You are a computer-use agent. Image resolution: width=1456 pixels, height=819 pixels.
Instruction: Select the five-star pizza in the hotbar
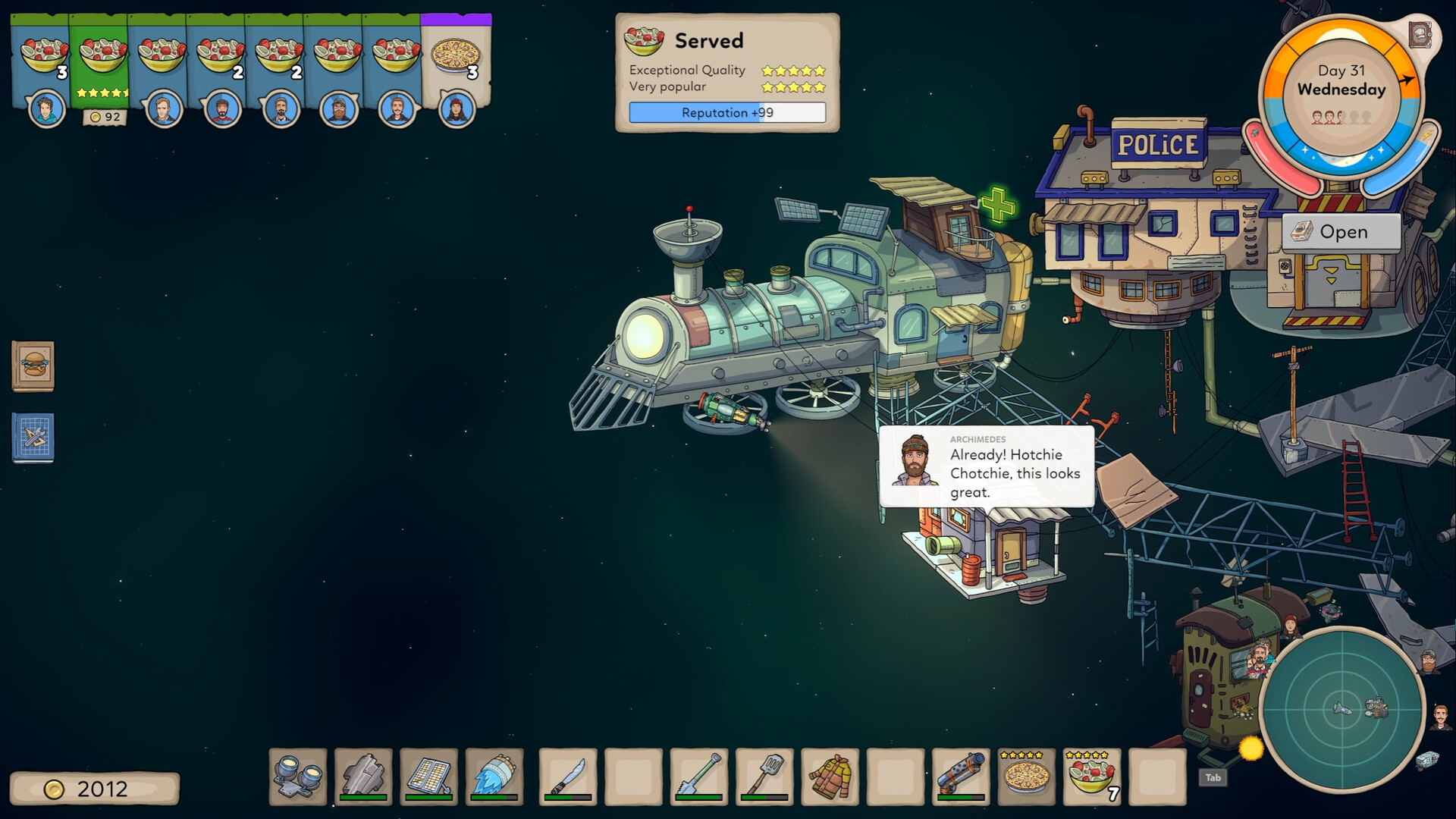[1026, 777]
